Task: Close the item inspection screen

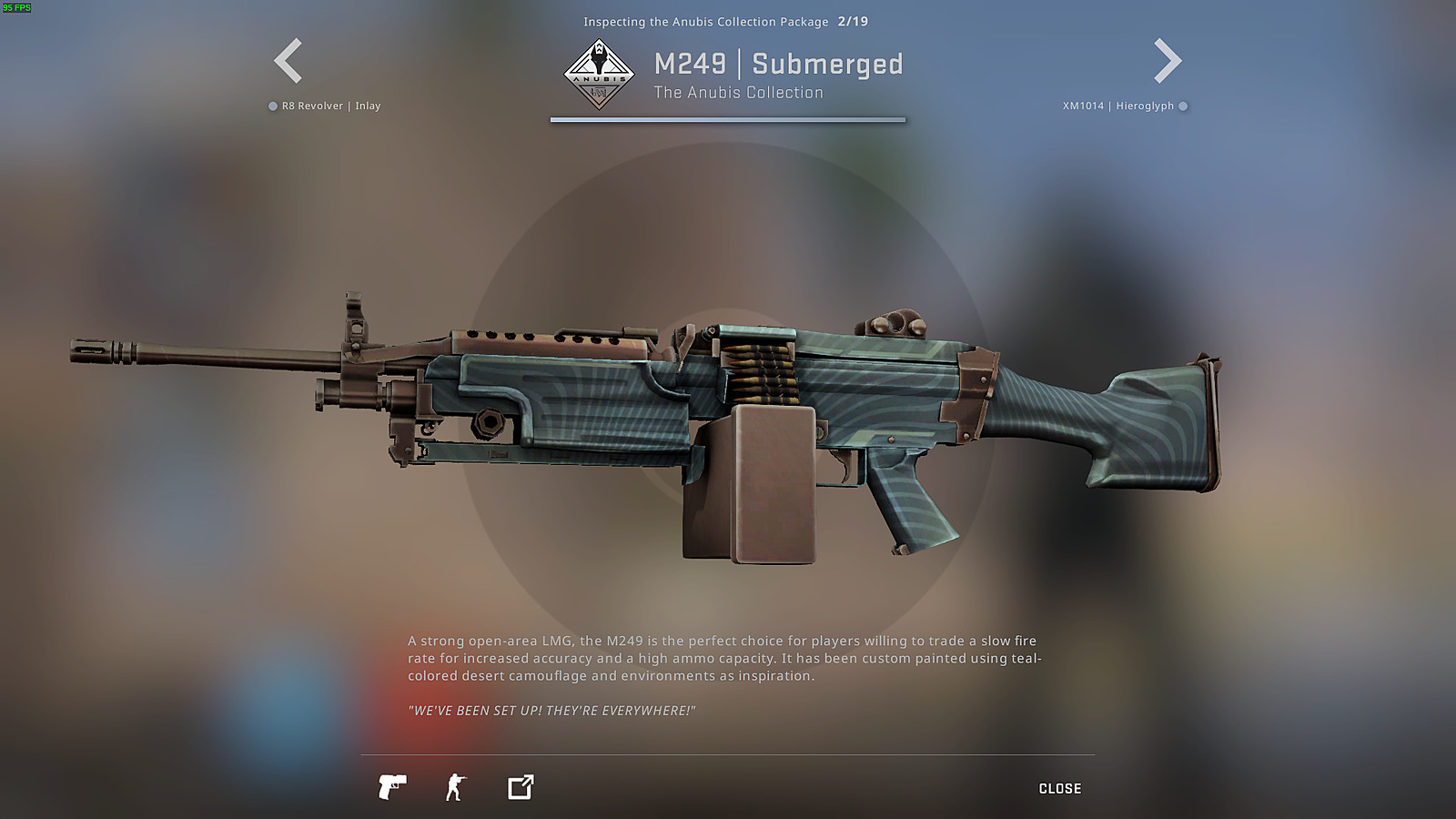Action: [x=1059, y=788]
